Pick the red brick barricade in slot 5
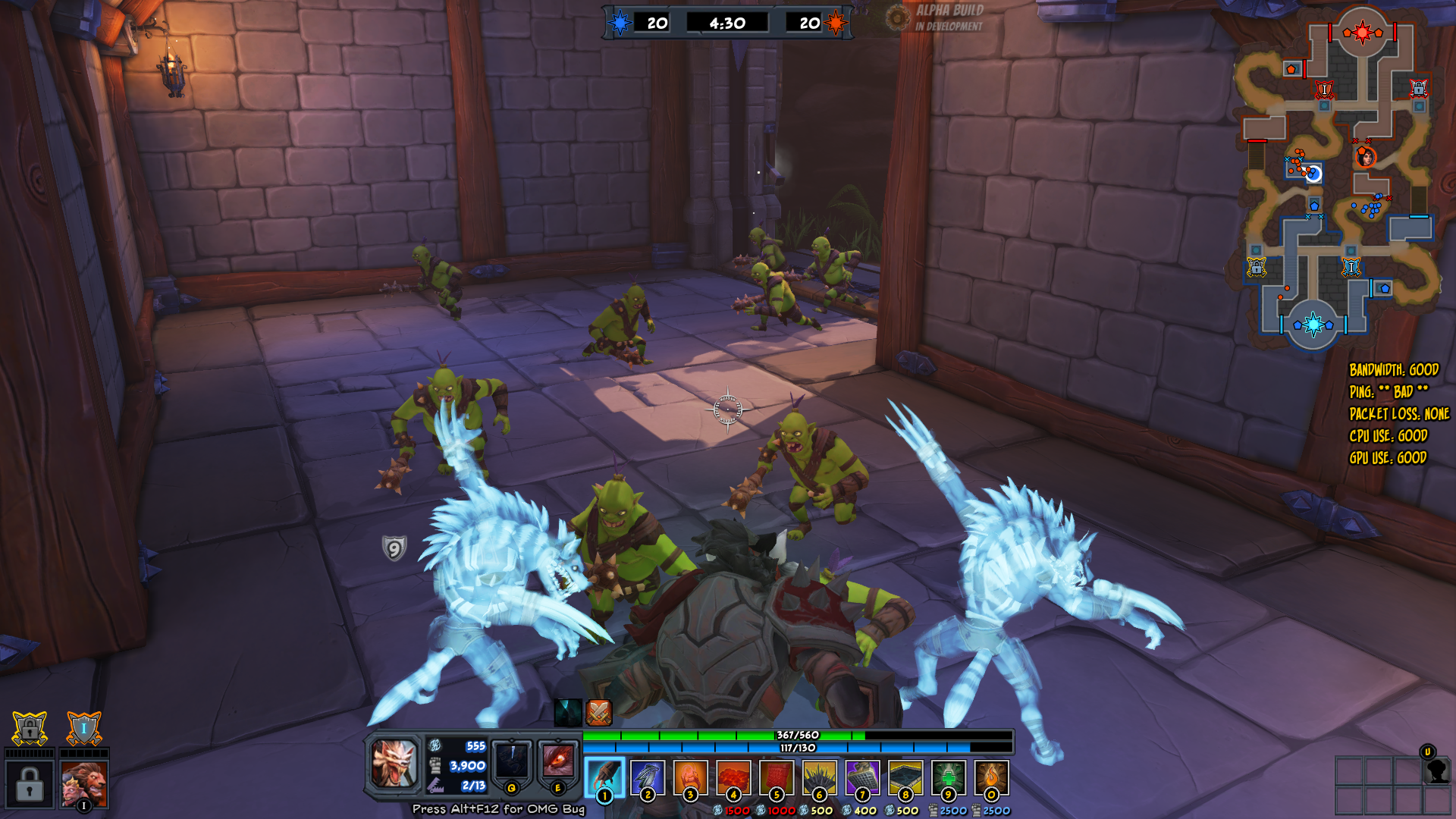The height and width of the screenshot is (819, 1456). pos(777,777)
